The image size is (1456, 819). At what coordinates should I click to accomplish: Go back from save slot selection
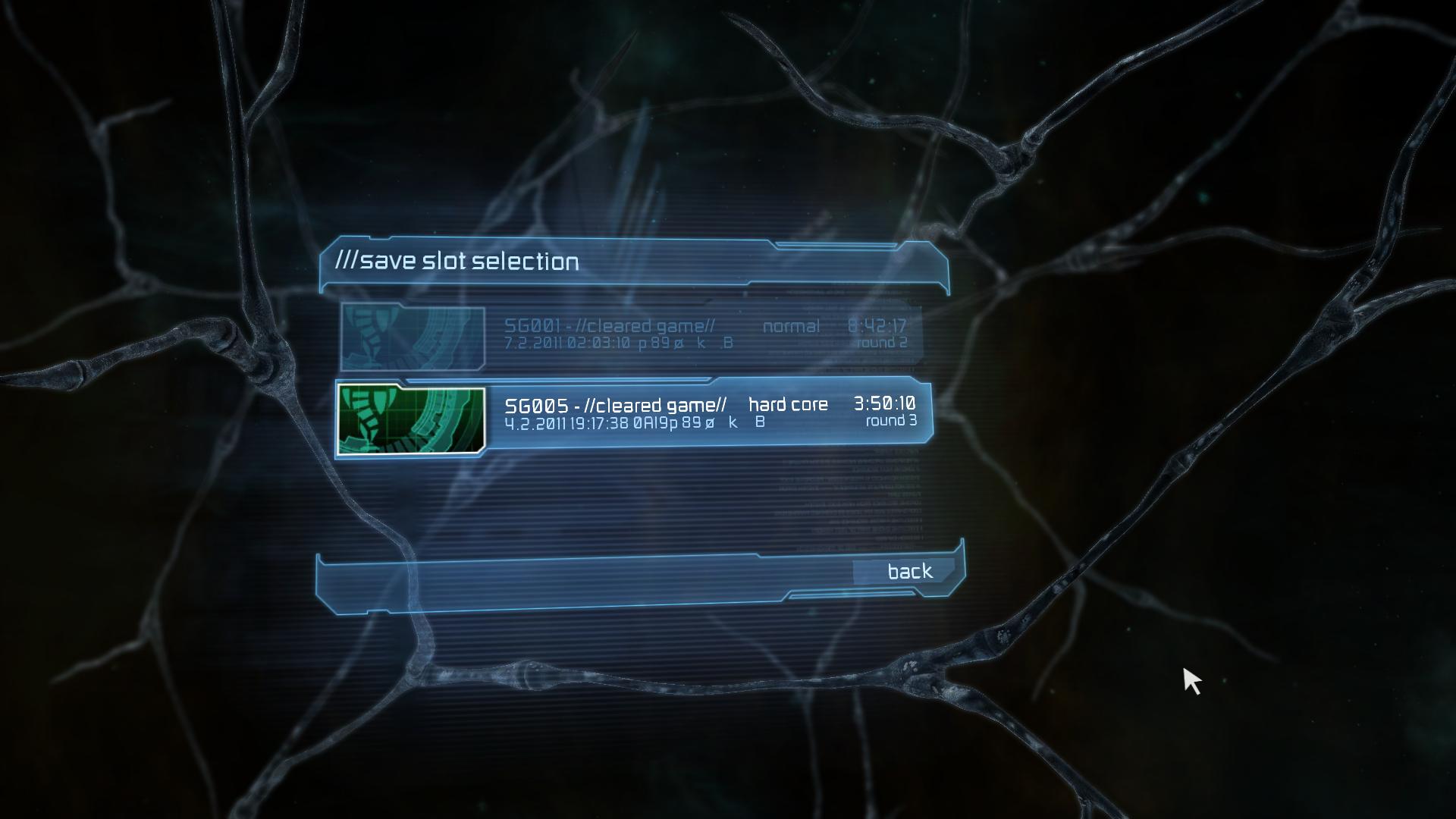coord(909,571)
